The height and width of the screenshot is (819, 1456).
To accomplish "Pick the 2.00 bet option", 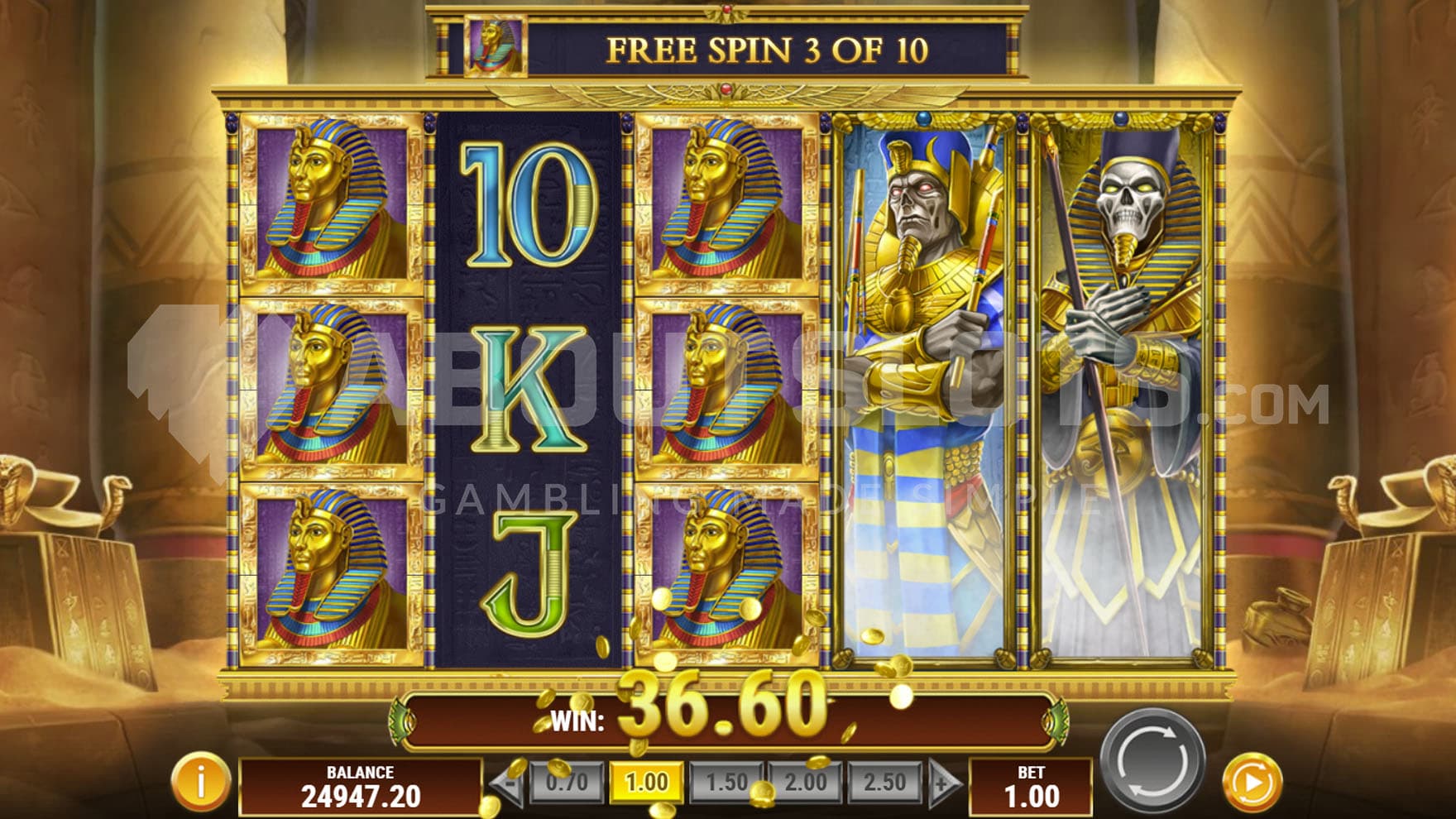I will 805,783.
